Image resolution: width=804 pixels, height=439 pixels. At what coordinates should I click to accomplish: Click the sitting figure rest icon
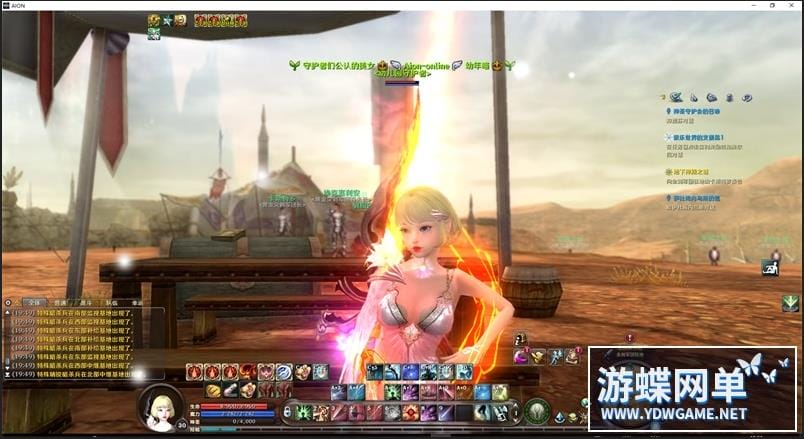point(770,267)
